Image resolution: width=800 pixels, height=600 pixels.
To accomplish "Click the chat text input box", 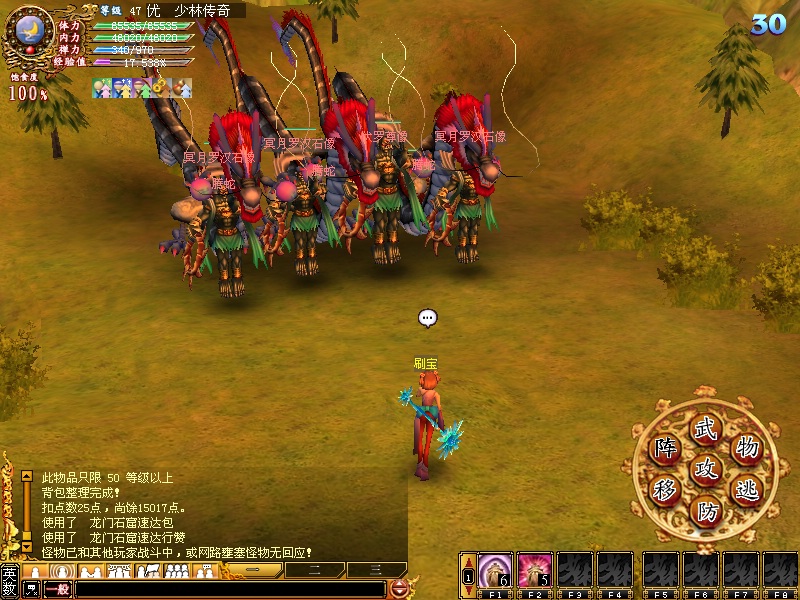I will coord(230,589).
